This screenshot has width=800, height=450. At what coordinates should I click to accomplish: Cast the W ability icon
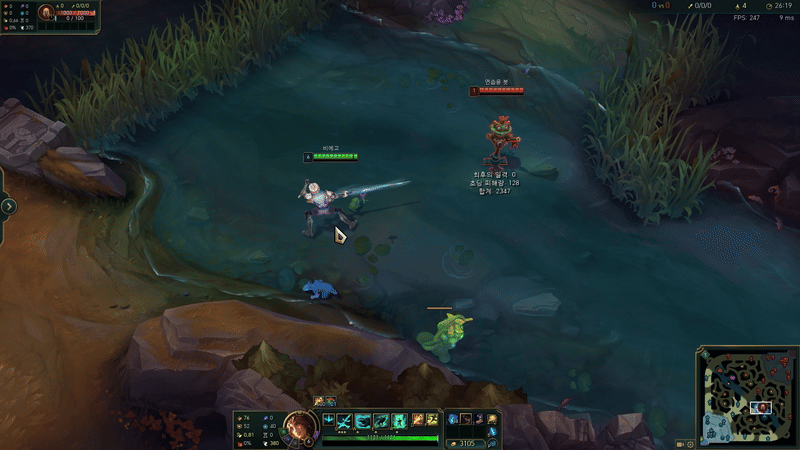tap(364, 421)
